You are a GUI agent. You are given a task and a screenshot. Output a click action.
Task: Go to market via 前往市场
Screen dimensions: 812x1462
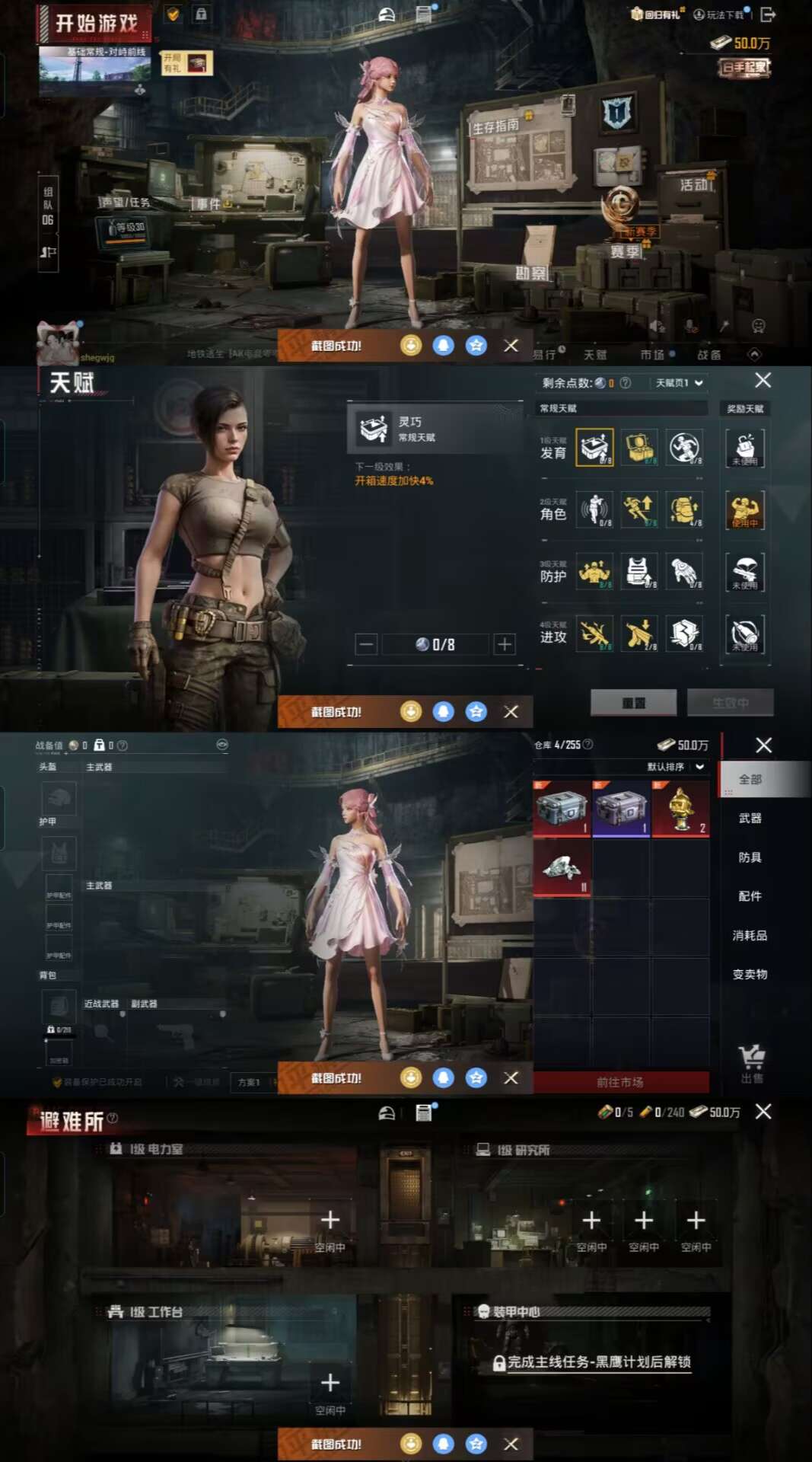click(620, 1082)
